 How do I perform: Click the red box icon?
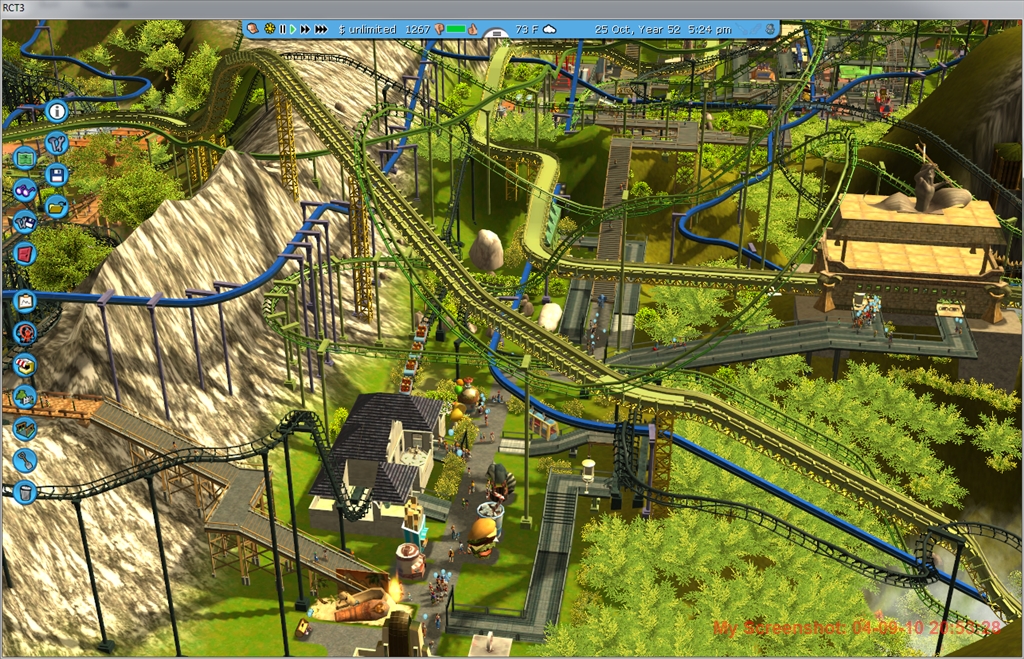(x=25, y=253)
